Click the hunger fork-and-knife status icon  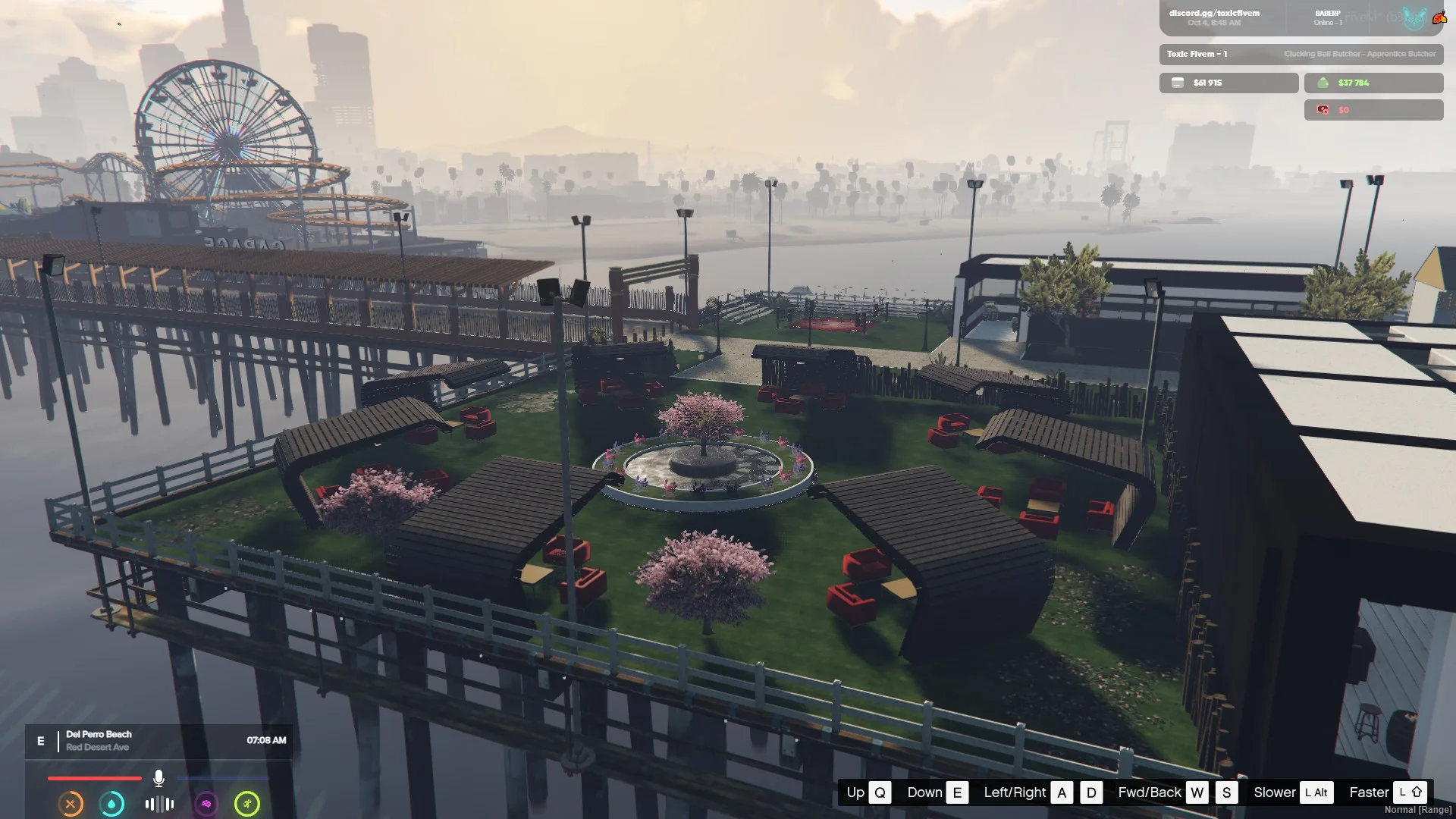(71, 804)
